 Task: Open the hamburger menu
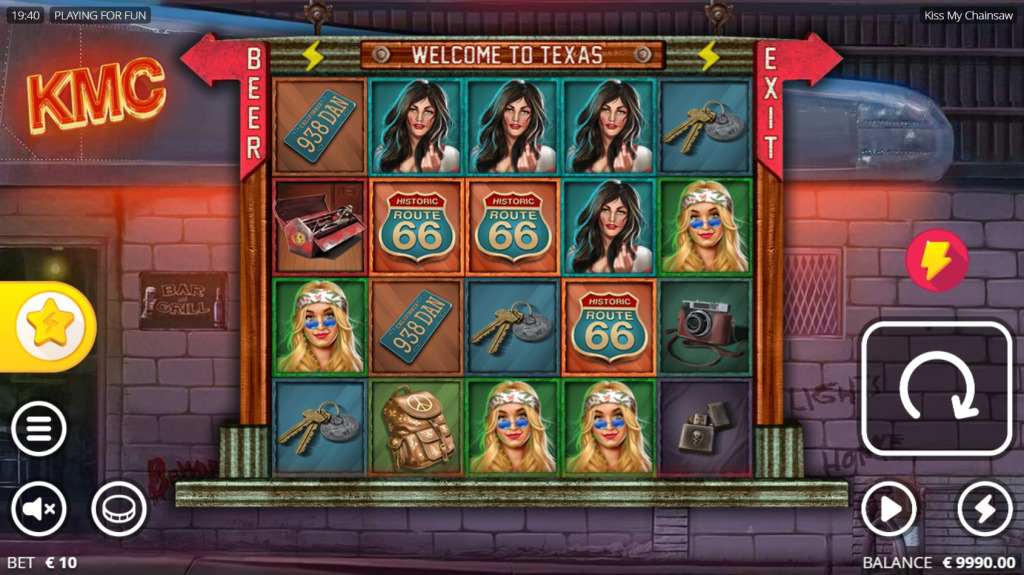39,430
